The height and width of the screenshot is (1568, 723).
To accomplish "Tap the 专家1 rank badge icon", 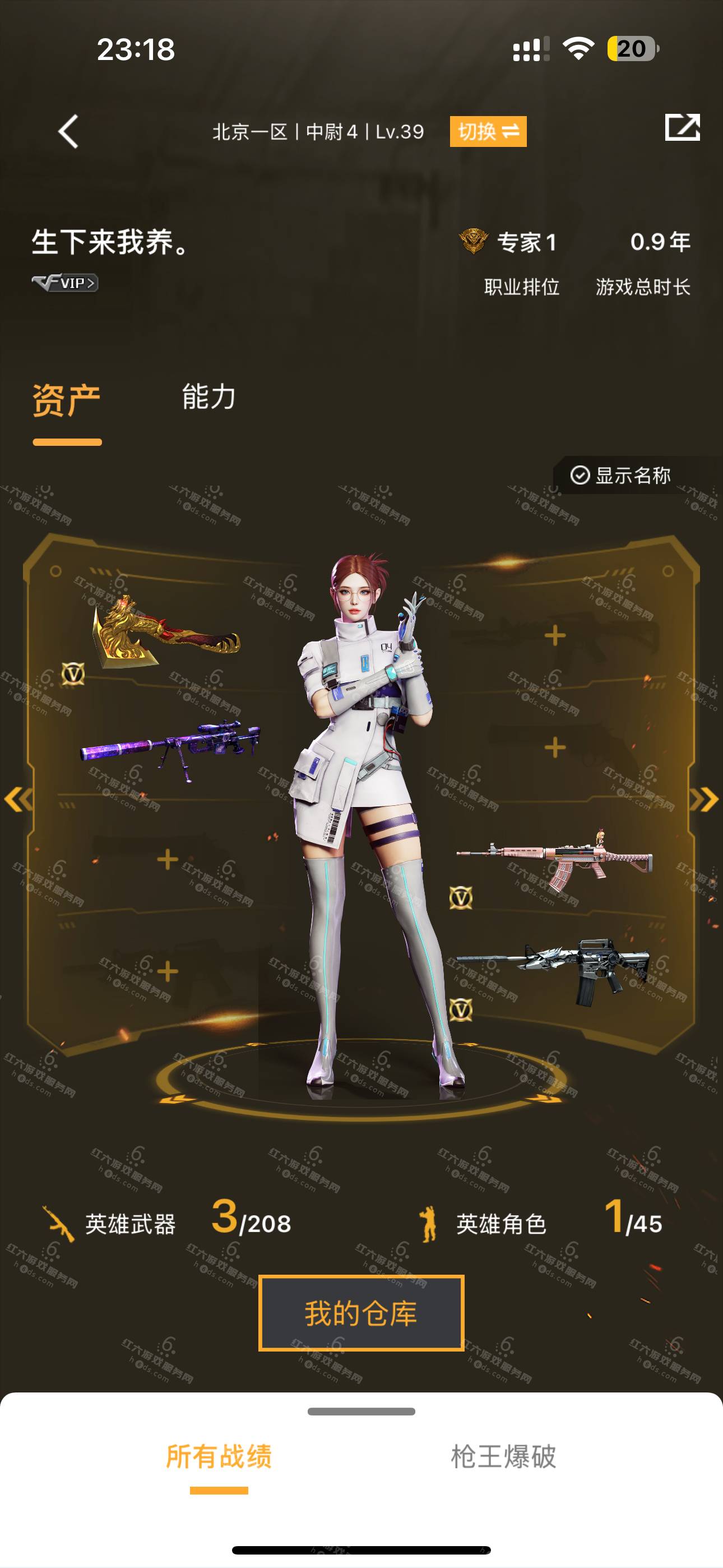I will [x=473, y=241].
